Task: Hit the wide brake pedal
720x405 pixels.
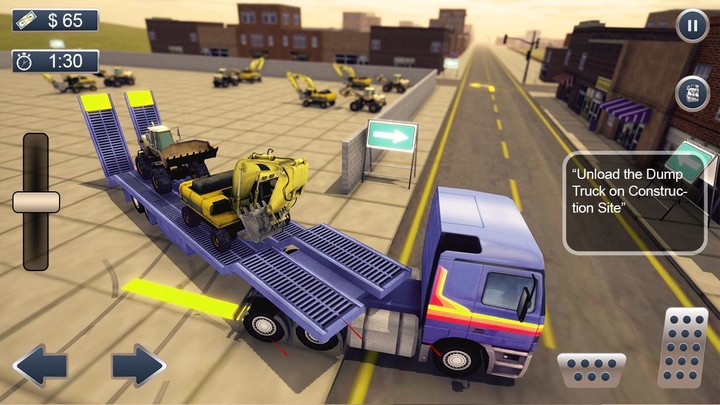Action: coord(591,371)
